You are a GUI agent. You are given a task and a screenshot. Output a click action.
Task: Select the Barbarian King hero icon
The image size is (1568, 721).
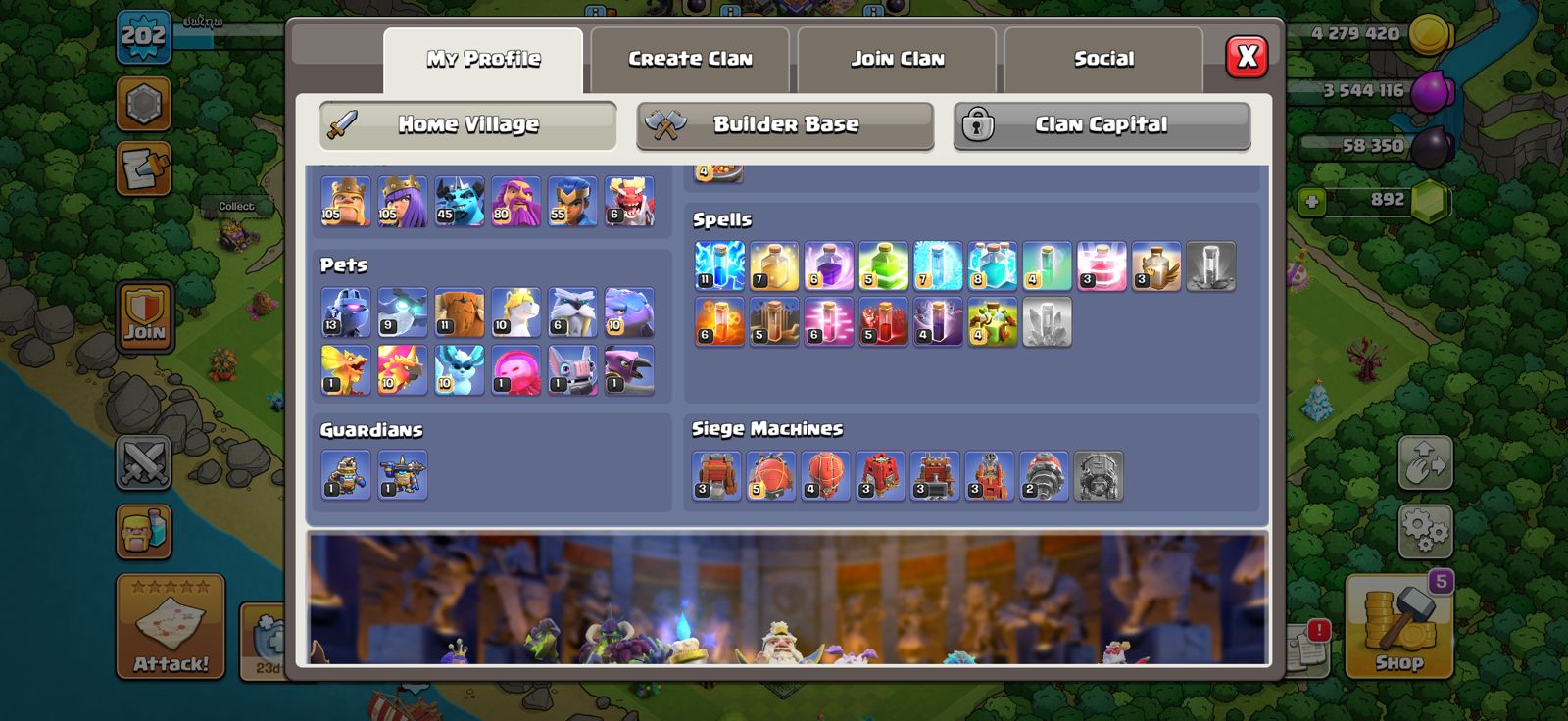point(343,203)
